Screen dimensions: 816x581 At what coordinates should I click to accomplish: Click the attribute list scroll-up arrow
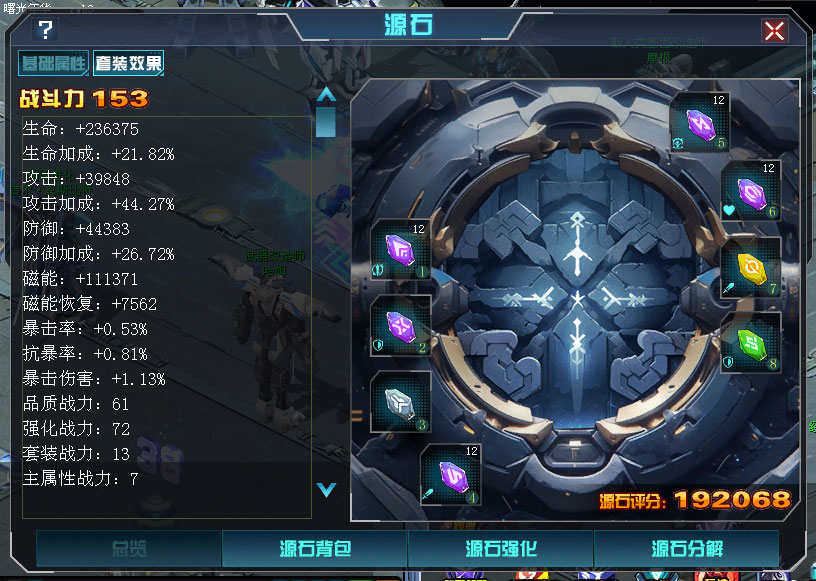pos(325,95)
